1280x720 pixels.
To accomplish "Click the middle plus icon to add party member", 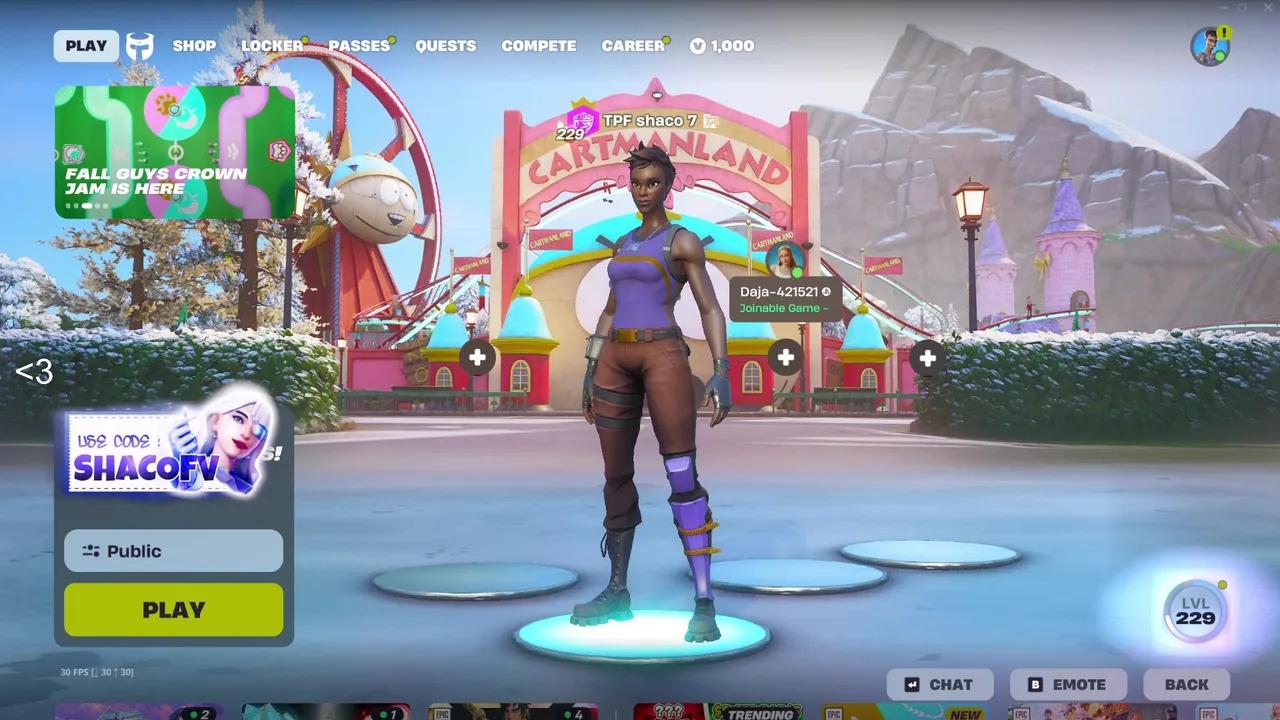I will (785, 356).
